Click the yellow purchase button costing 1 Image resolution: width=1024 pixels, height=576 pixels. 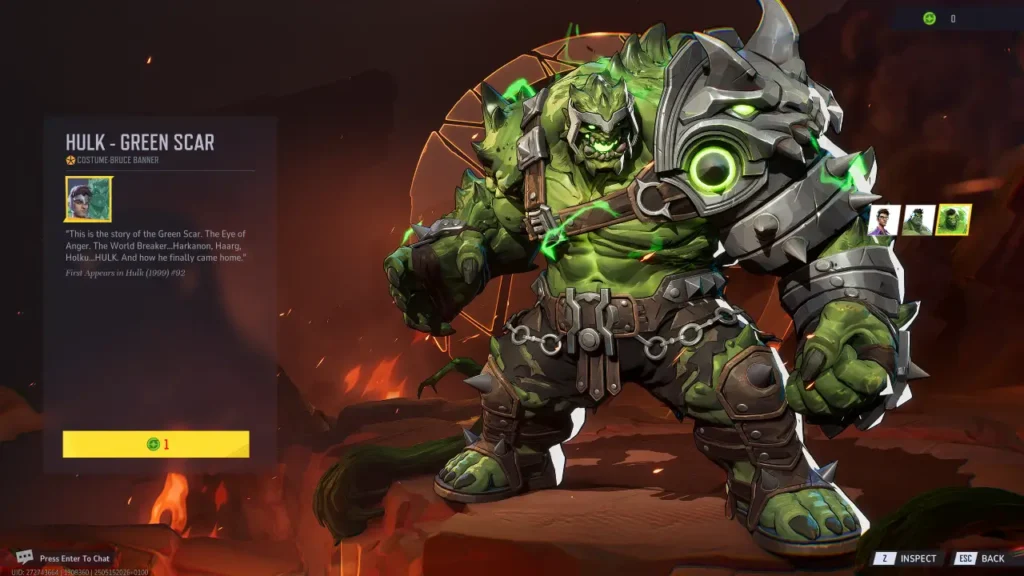(156, 444)
